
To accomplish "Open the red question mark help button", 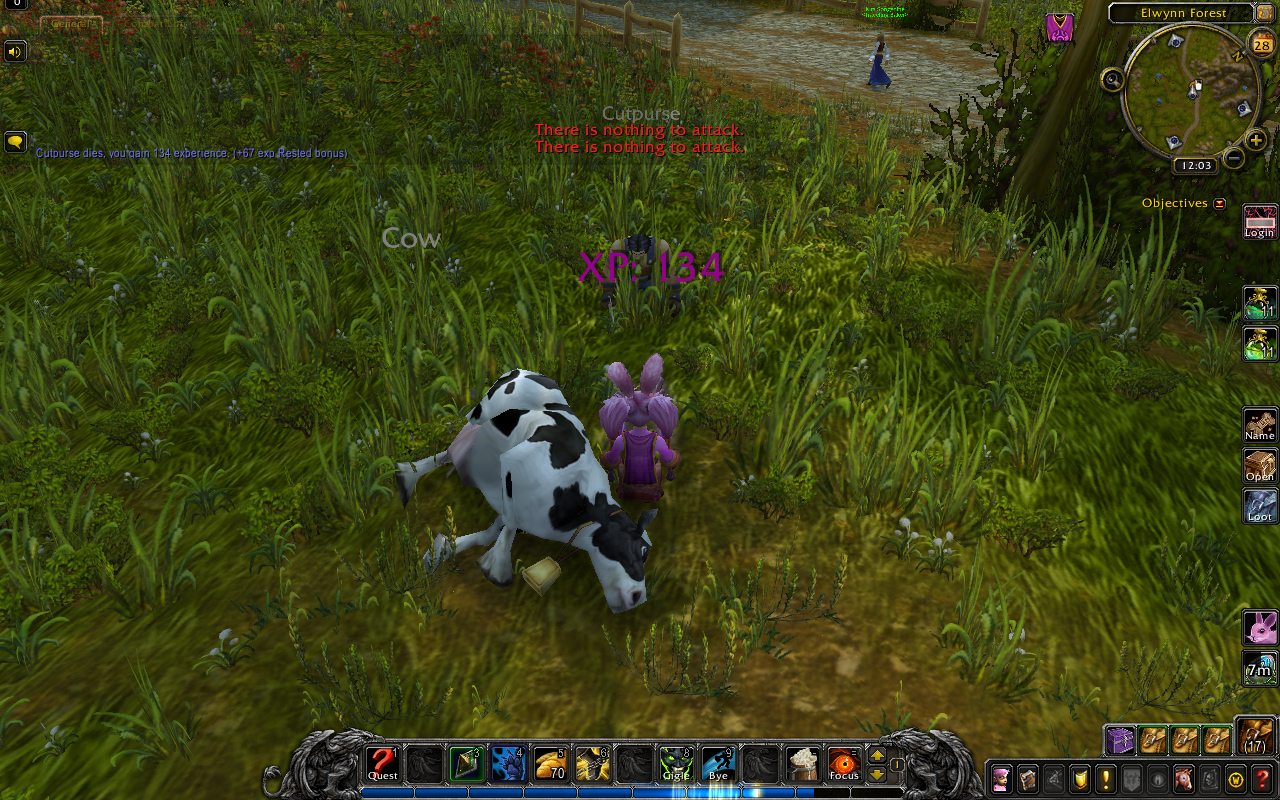I will pos(1263,779).
